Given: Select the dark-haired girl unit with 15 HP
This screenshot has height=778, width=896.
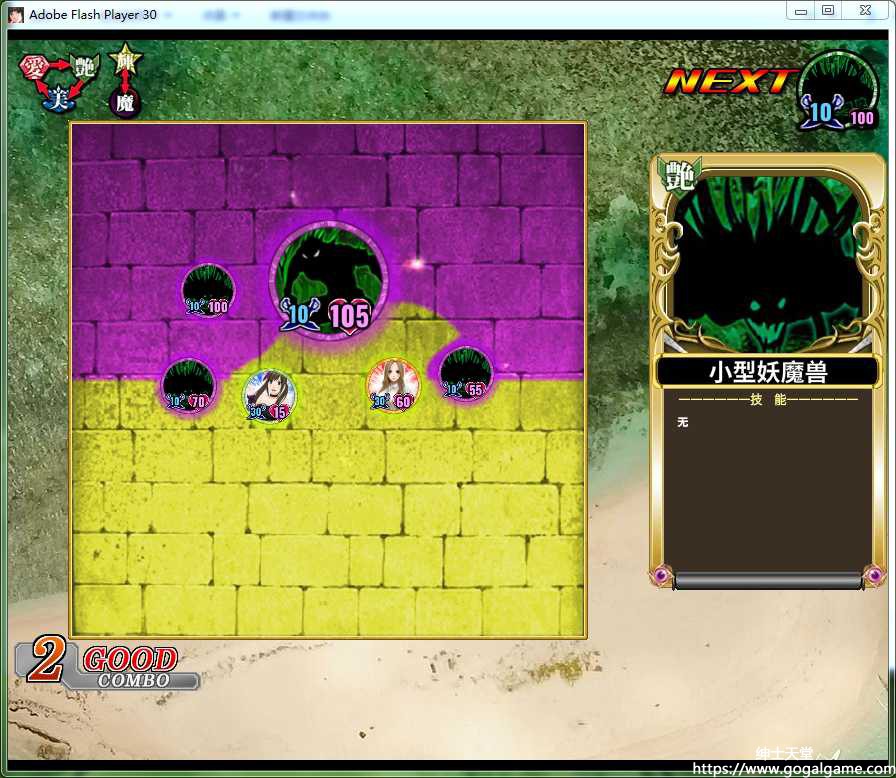Looking at the screenshot, I should [x=269, y=395].
